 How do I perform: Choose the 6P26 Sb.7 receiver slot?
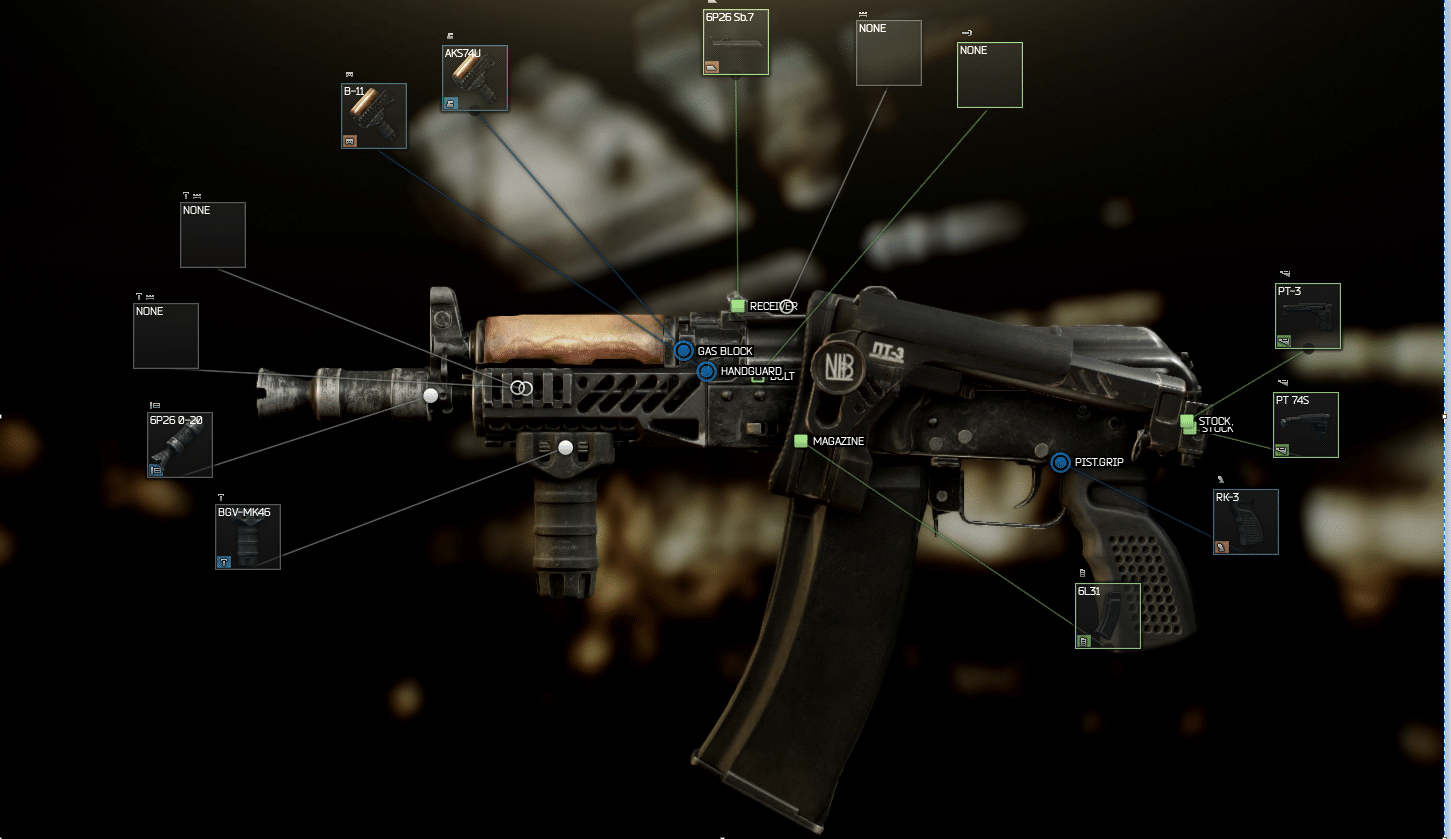click(x=735, y=42)
